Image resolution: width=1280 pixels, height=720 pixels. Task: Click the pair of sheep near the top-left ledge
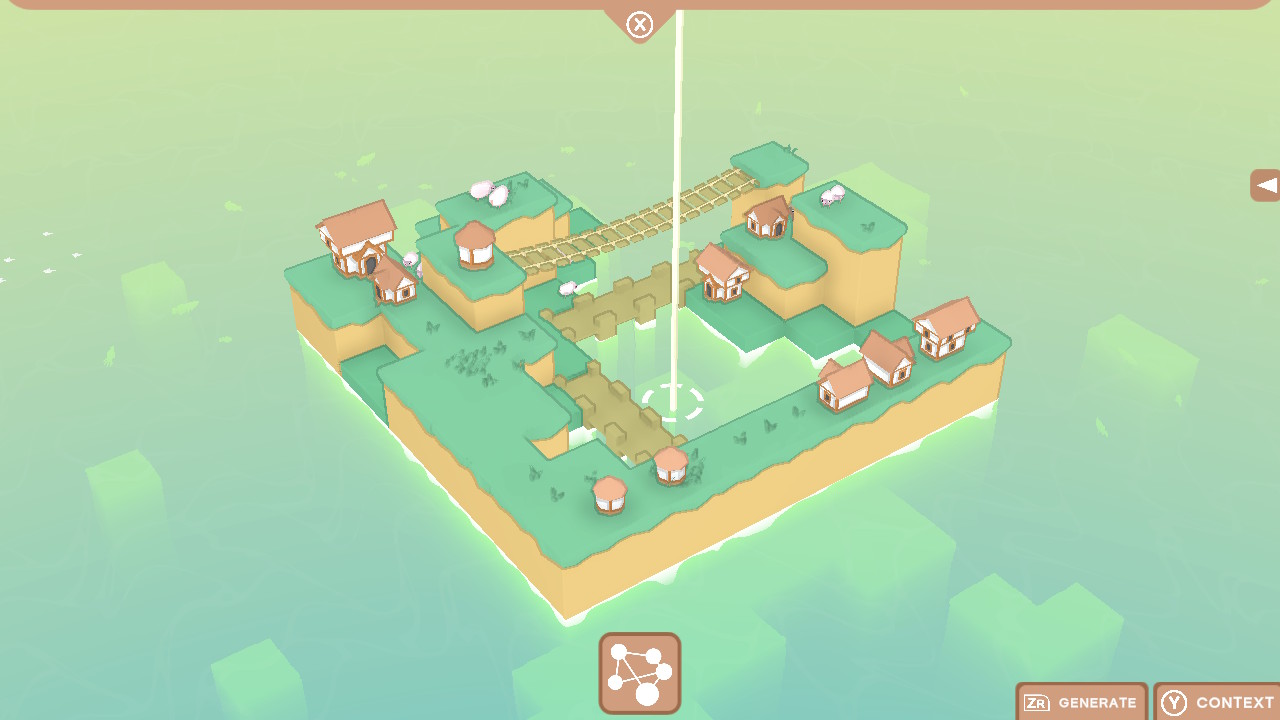point(489,192)
